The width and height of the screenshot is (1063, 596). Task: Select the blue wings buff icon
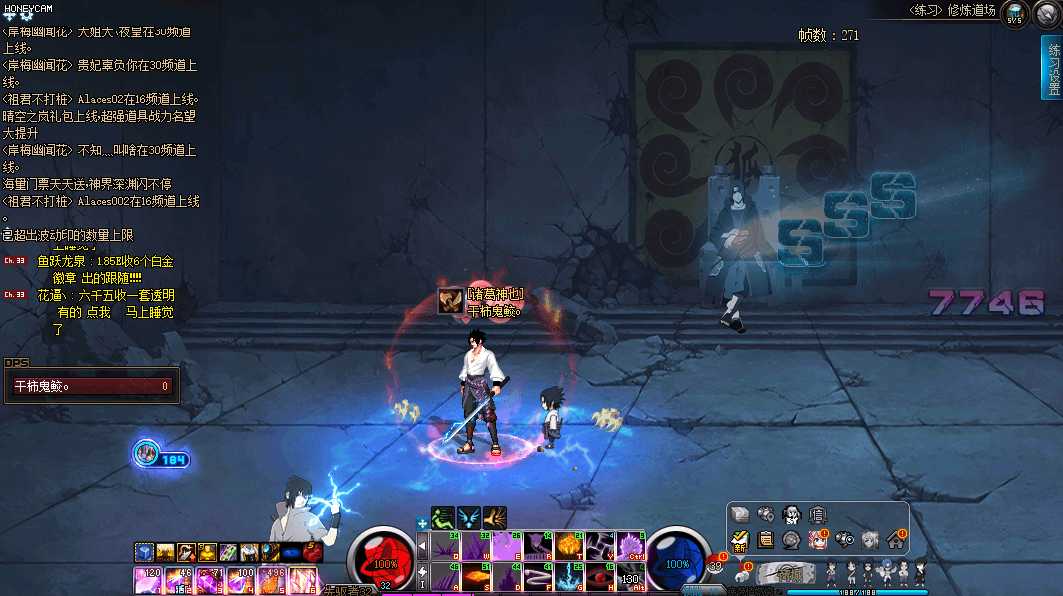pos(468,518)
